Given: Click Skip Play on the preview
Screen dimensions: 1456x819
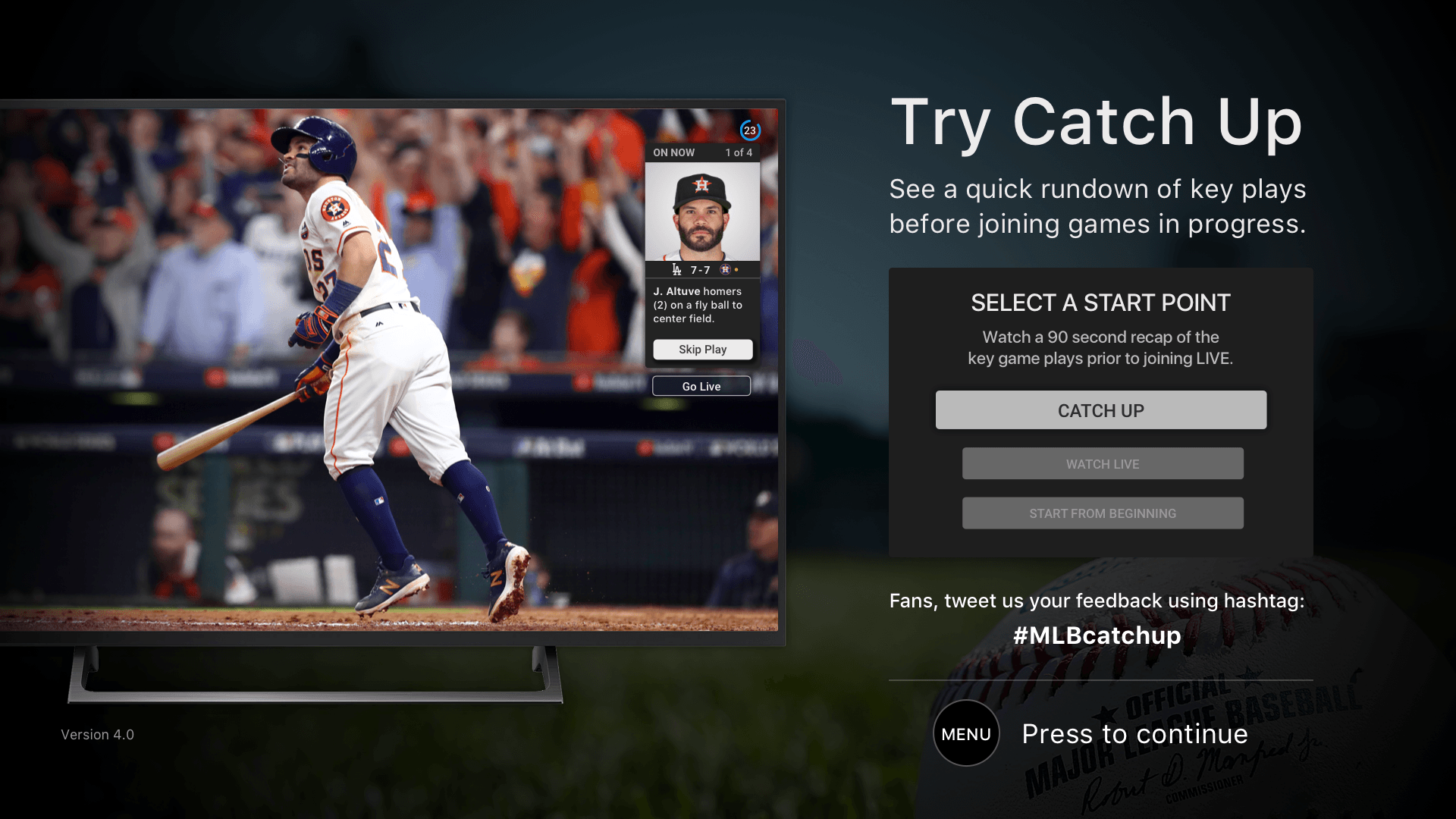Looking at the screenshot, I should click(x=702, y=350).
